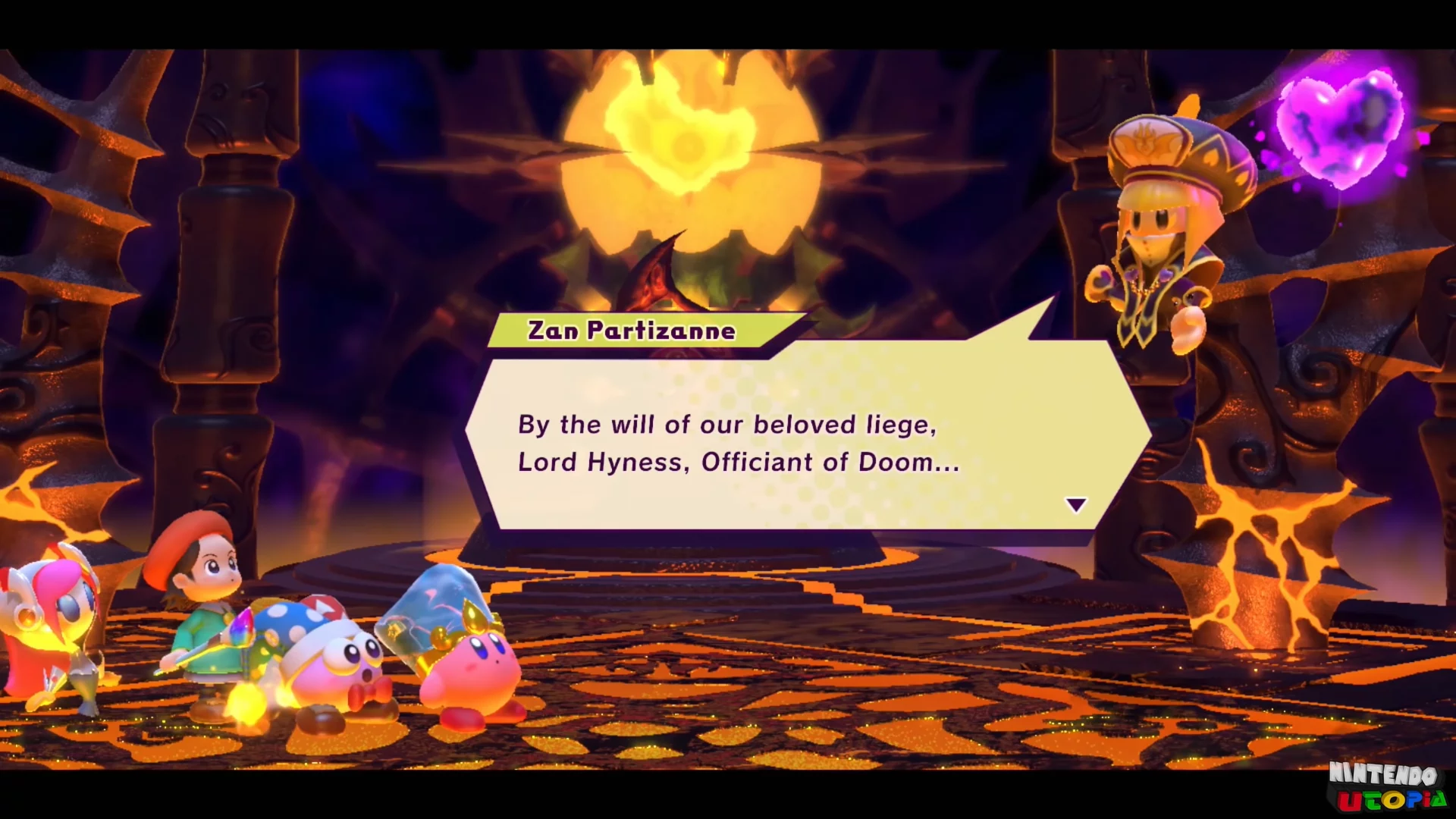The height and width of the screenshot is (819, 1456).
Task: Click the advance dialogue arrow
Action: [x=1075, y=504]
